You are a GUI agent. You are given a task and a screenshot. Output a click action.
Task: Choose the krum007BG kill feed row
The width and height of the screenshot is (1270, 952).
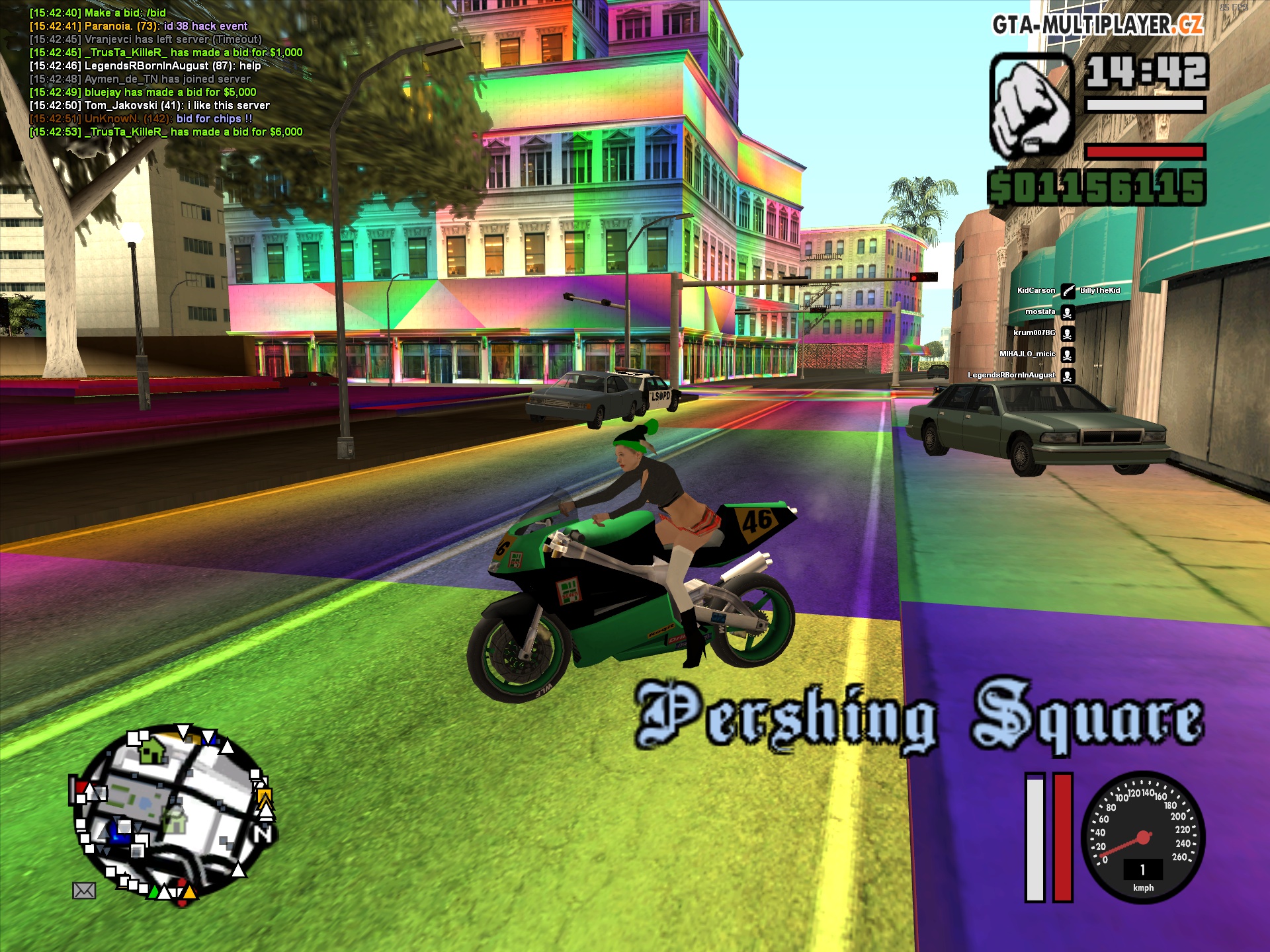pos(1043,333)
